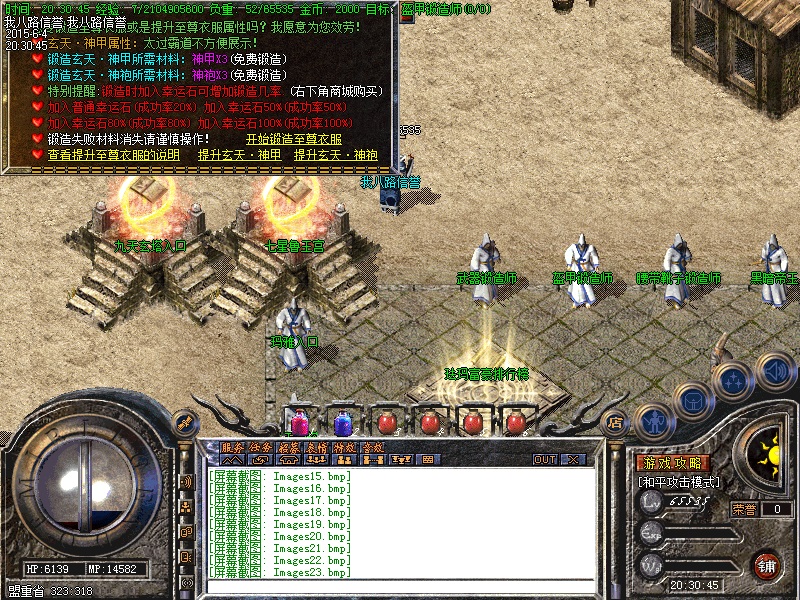Switch to the 服务 chat tab

232,447
